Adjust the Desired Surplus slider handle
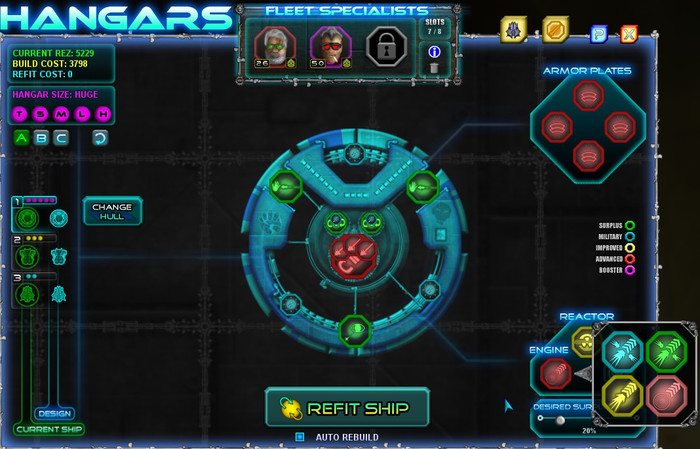 tap(560, 421)
